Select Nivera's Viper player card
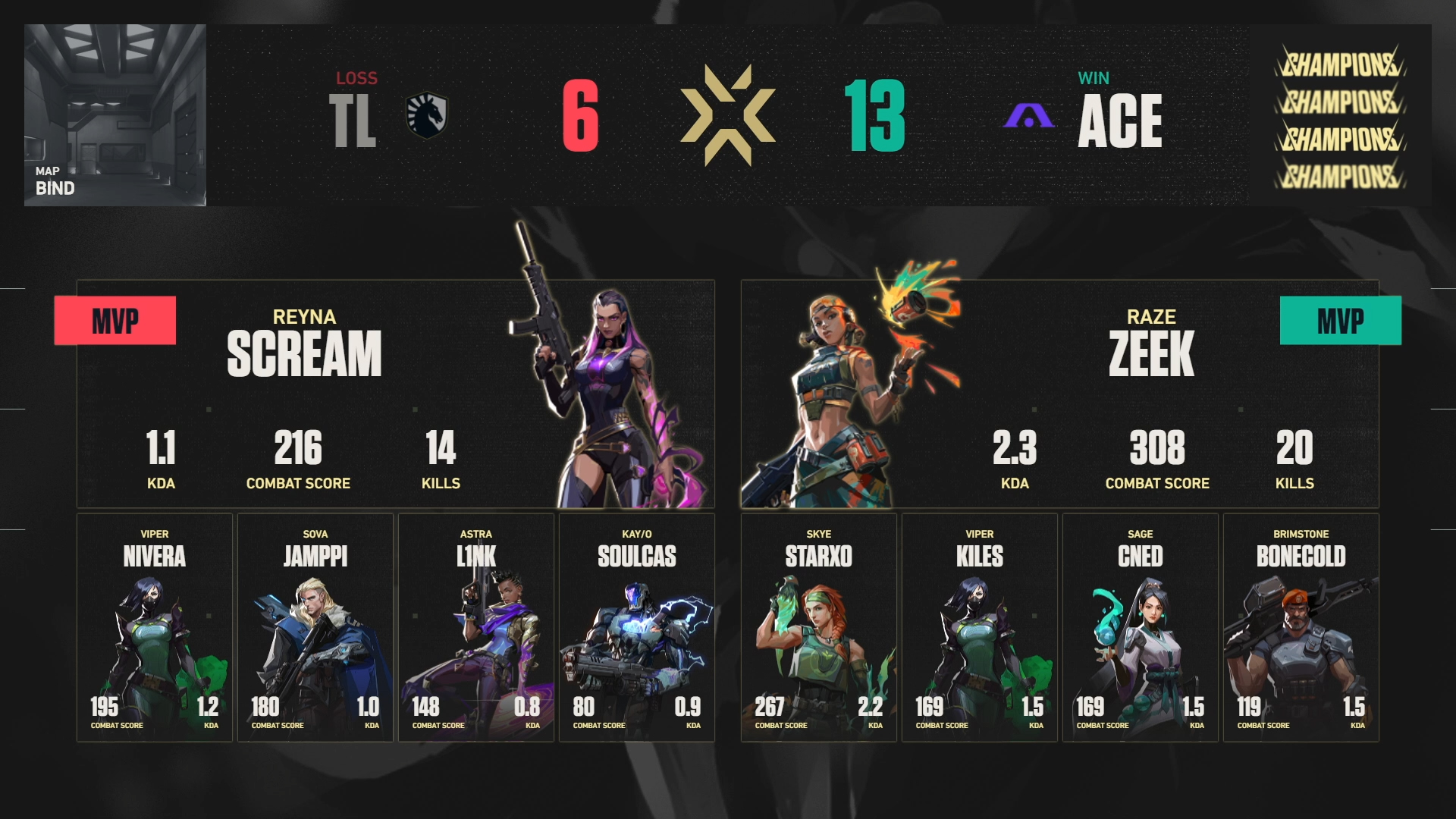This screenshot has height=819, width=1456. point(155,628)
